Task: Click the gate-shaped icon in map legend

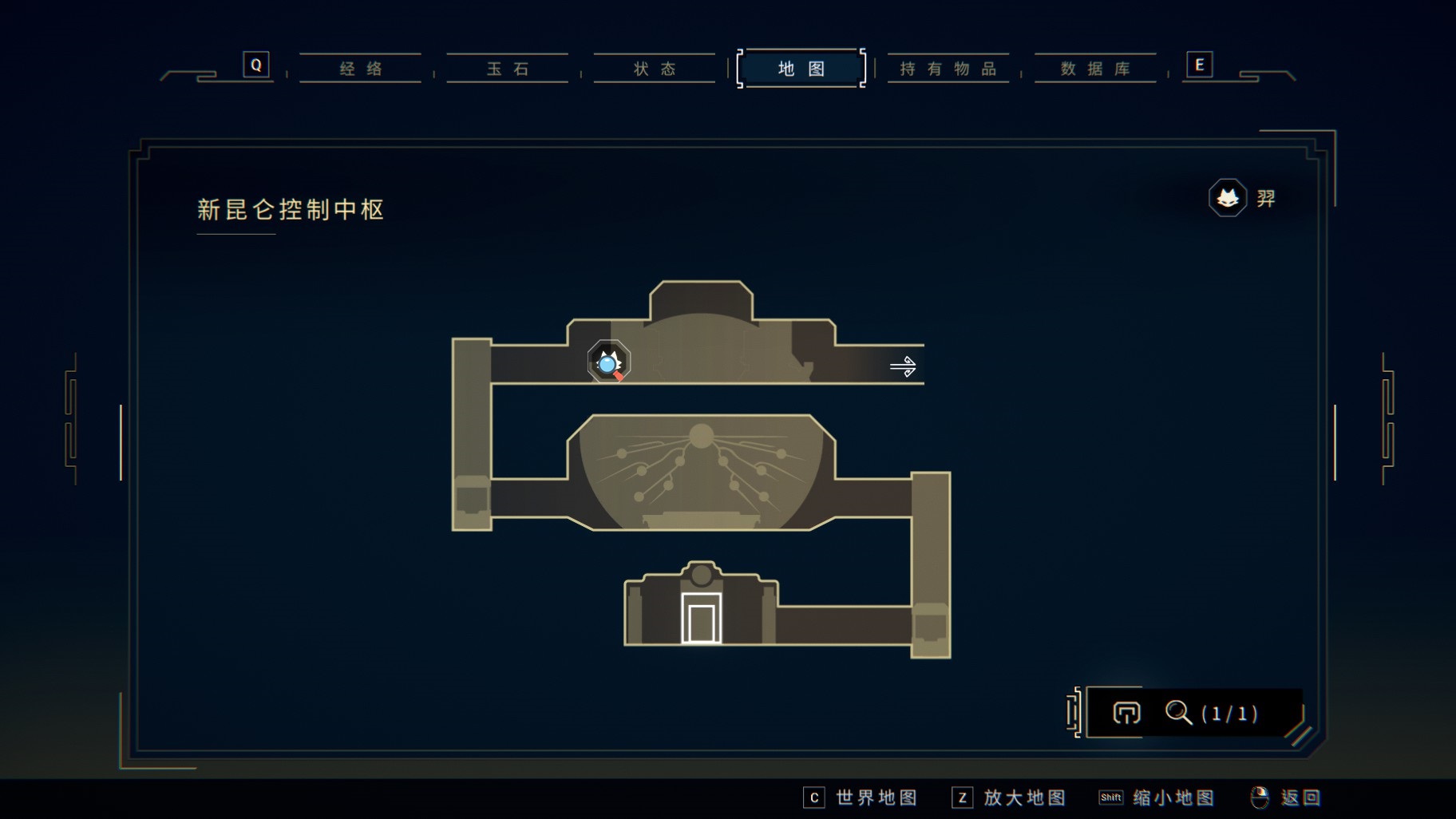Action: (x=1126, y=712)
